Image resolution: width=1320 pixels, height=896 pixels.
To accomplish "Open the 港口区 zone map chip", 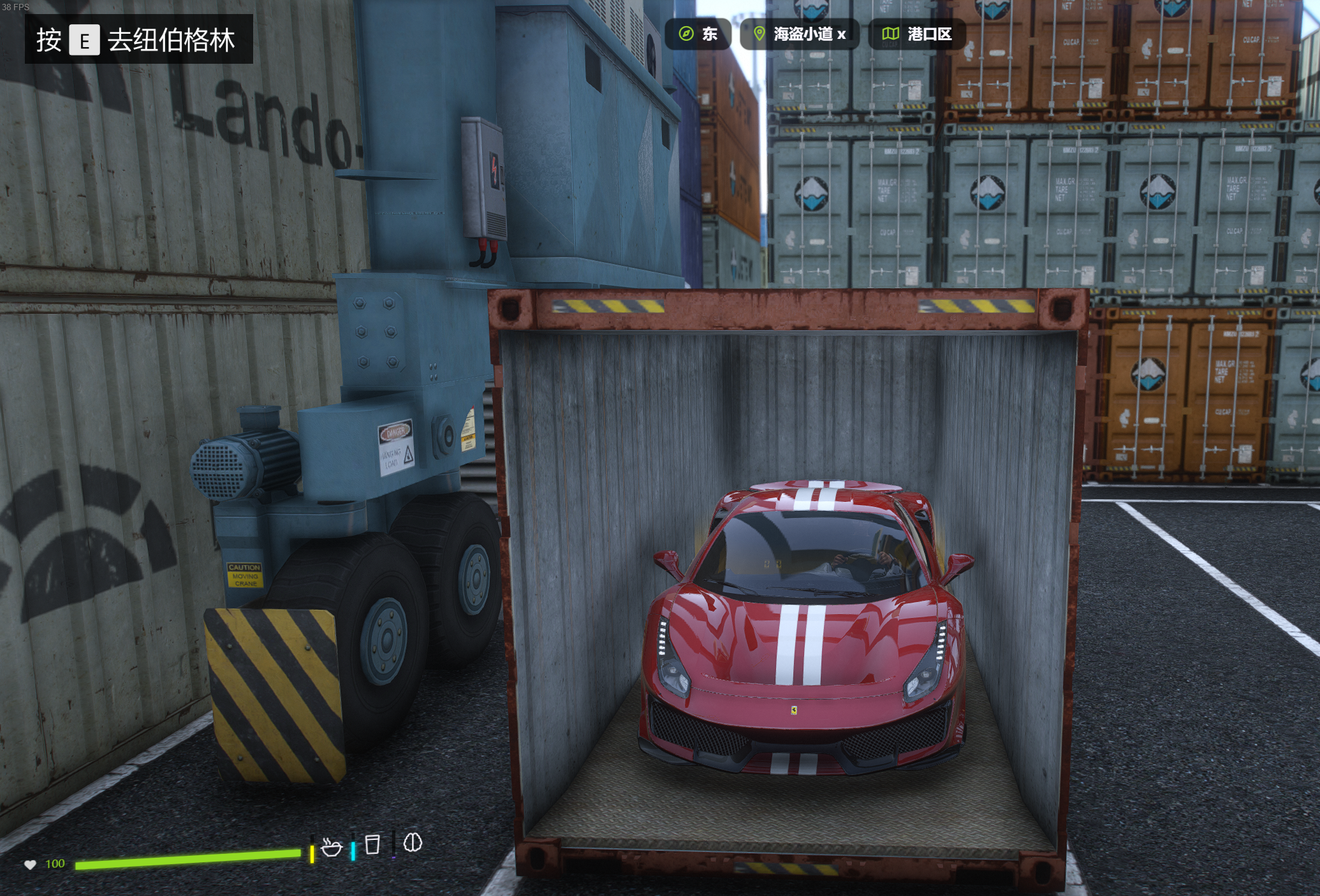I will point(917,34).
